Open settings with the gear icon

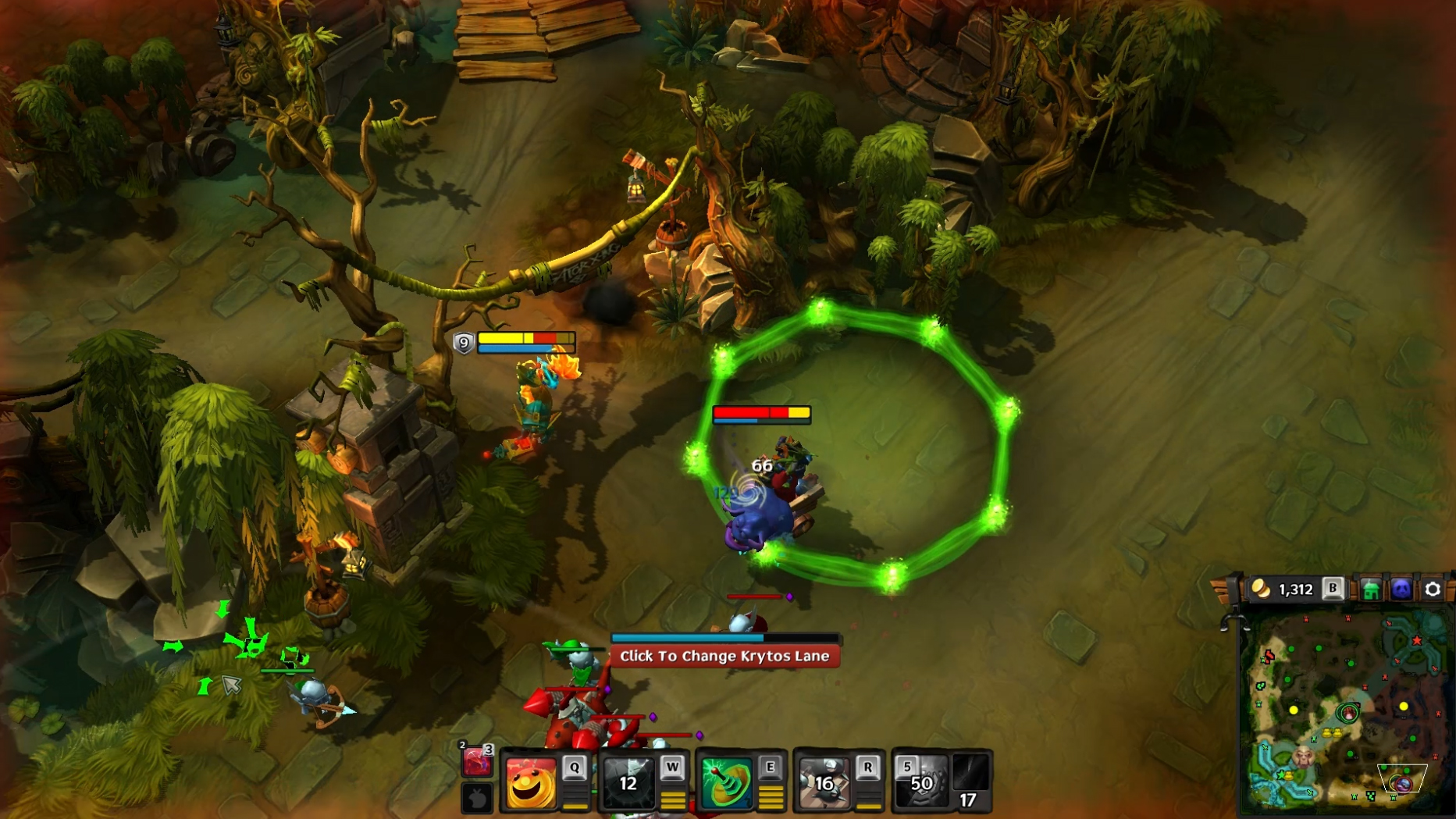coord(1433,589)
